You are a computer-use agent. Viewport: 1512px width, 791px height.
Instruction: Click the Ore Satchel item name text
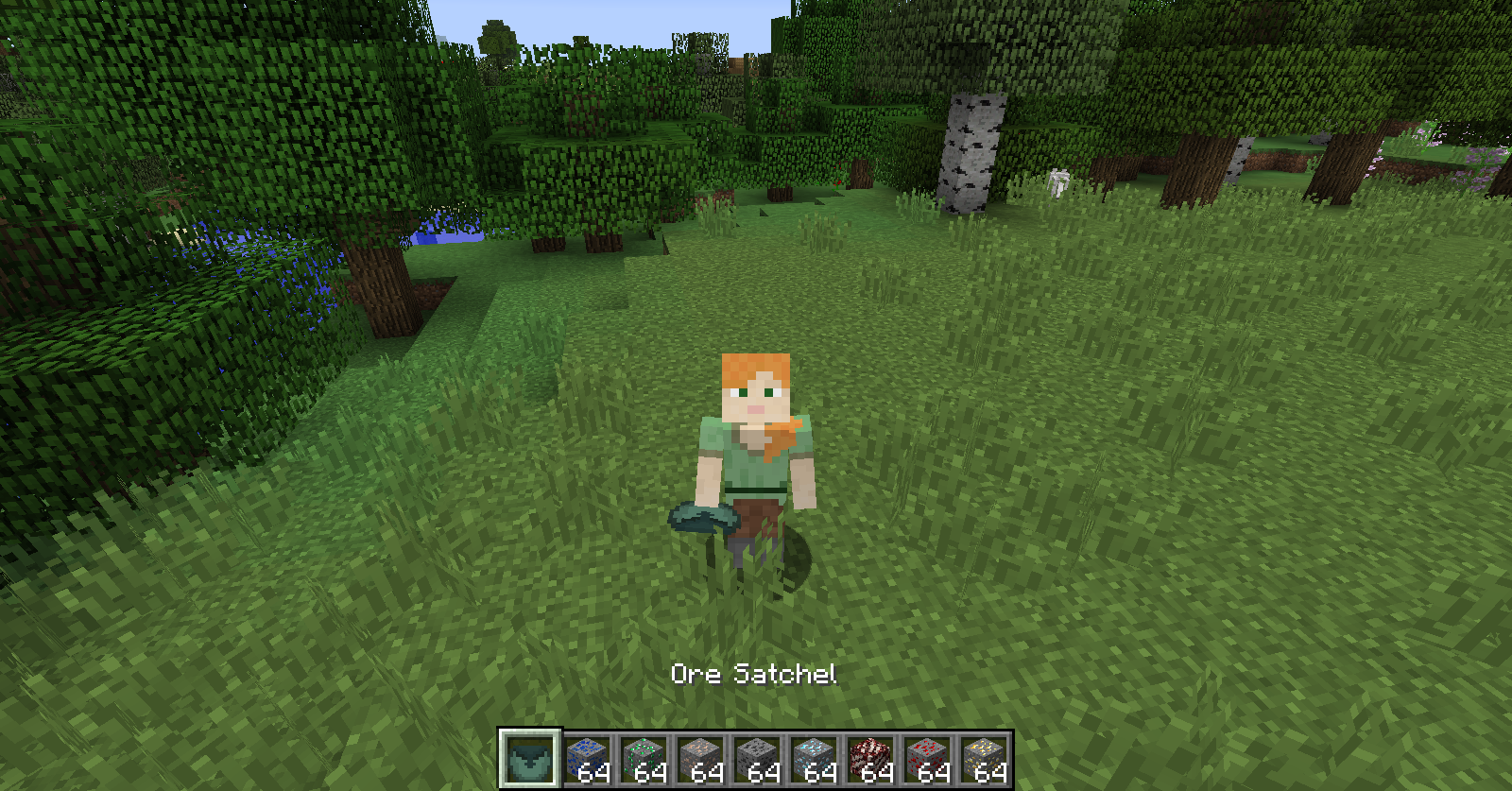coord(755,675)
